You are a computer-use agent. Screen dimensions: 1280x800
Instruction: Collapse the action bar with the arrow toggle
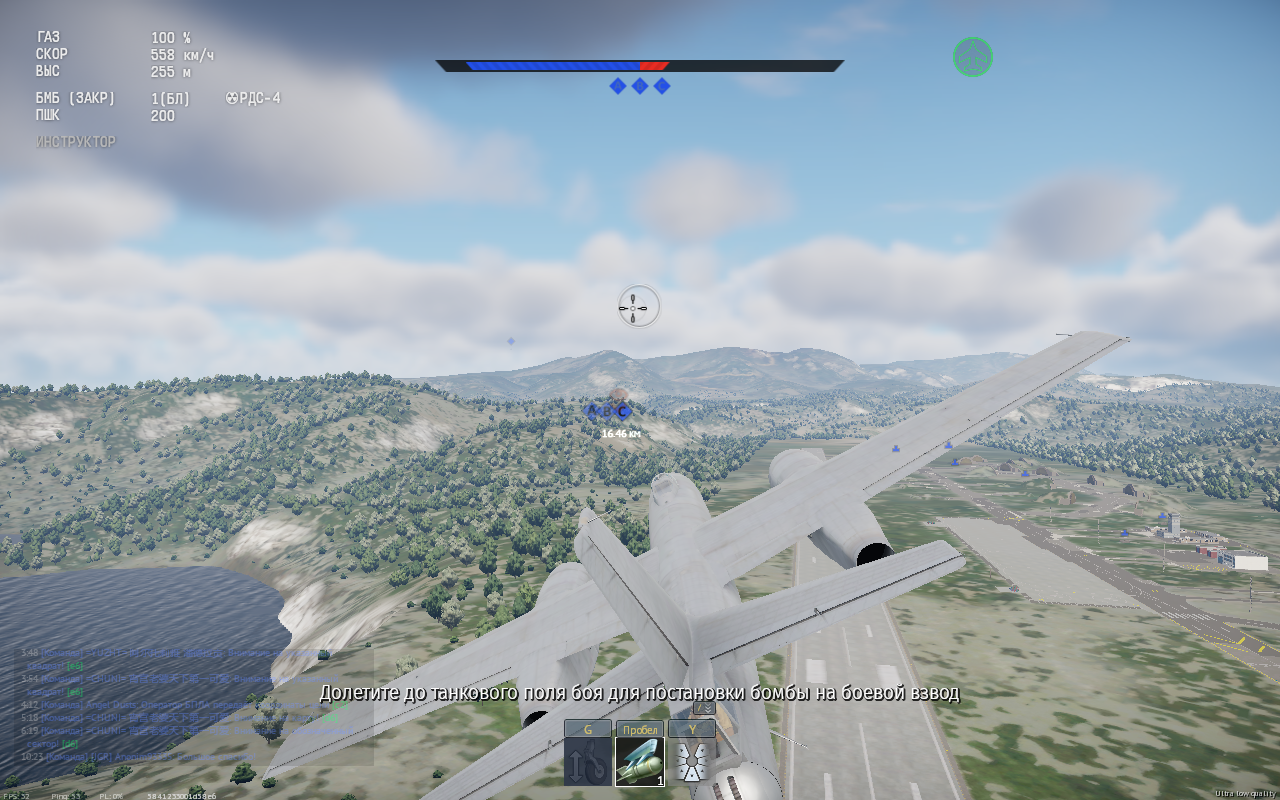(x=704, y=708)
